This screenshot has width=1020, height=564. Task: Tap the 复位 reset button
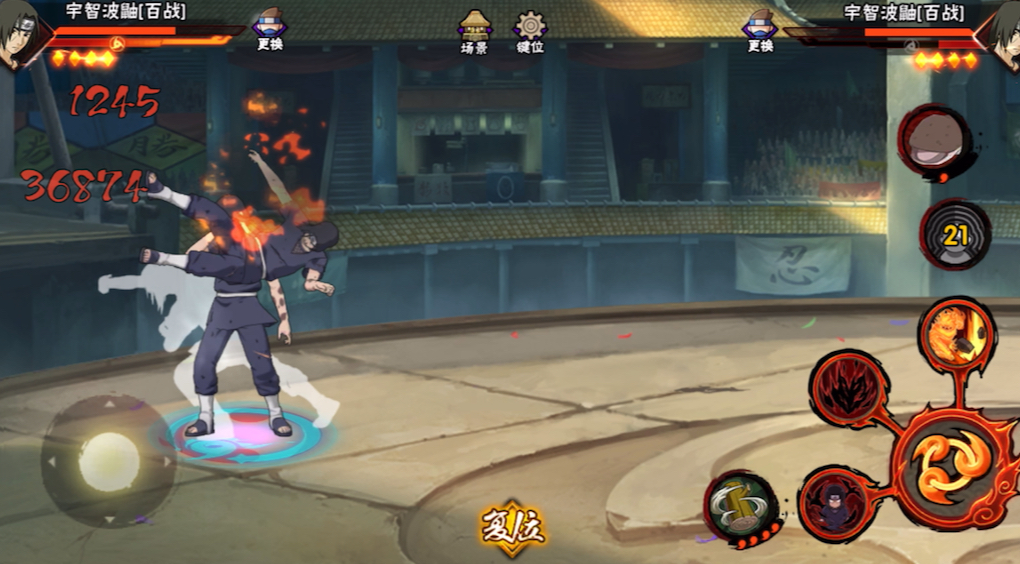pyautogui.click(x=512, y=529)
